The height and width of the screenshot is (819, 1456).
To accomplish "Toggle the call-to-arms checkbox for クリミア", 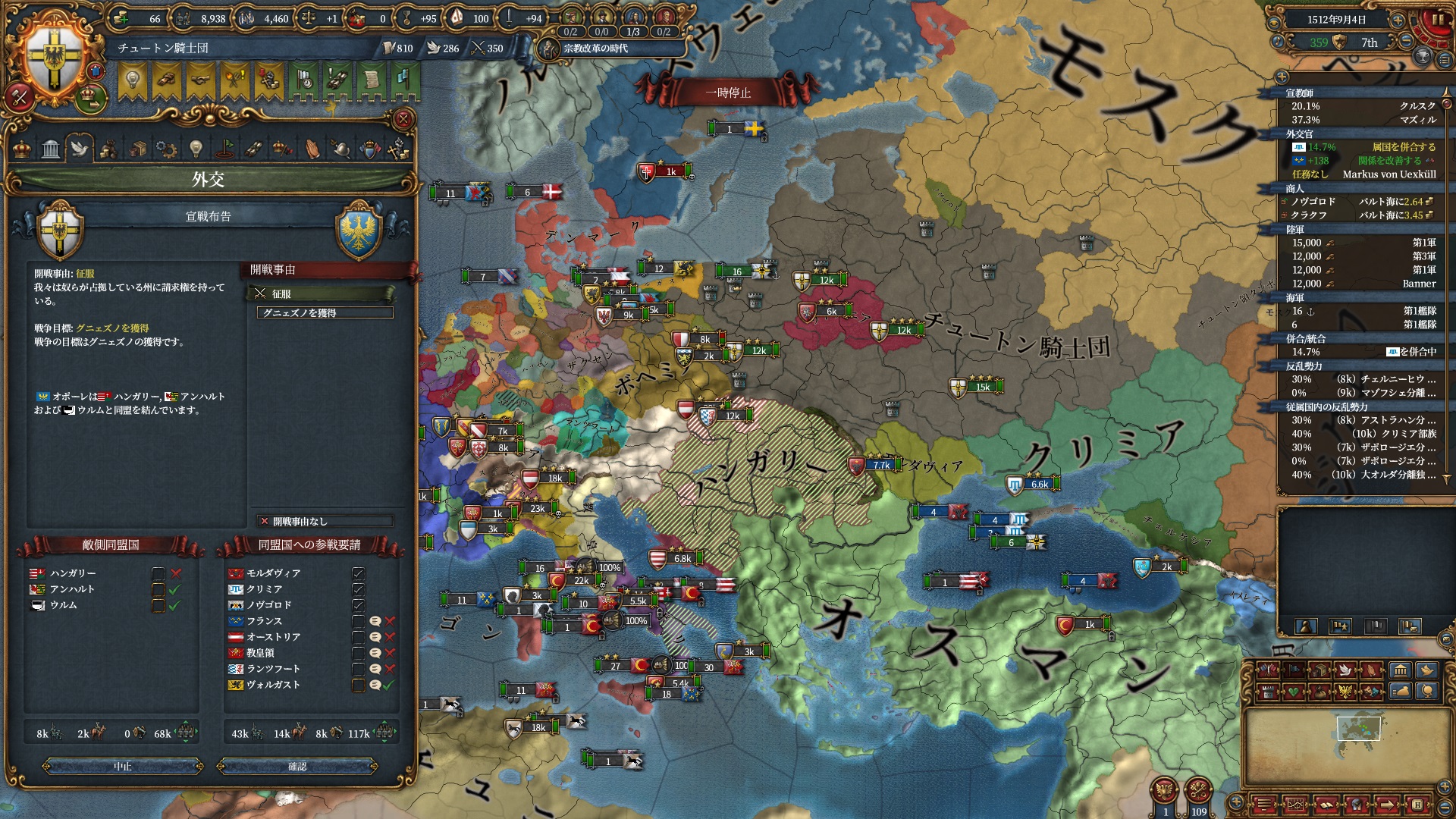I will click(x=359, y=589).
